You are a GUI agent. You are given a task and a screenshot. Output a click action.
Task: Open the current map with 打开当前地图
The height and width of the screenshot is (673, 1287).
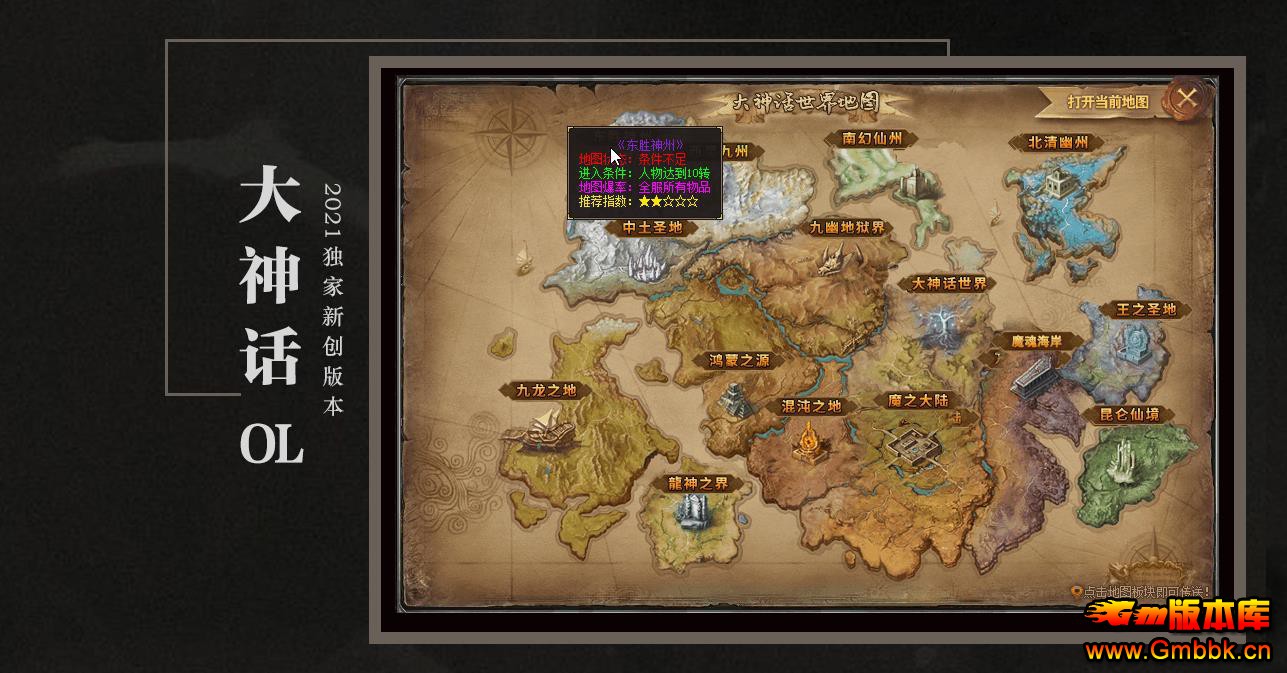click(1107, 101)
